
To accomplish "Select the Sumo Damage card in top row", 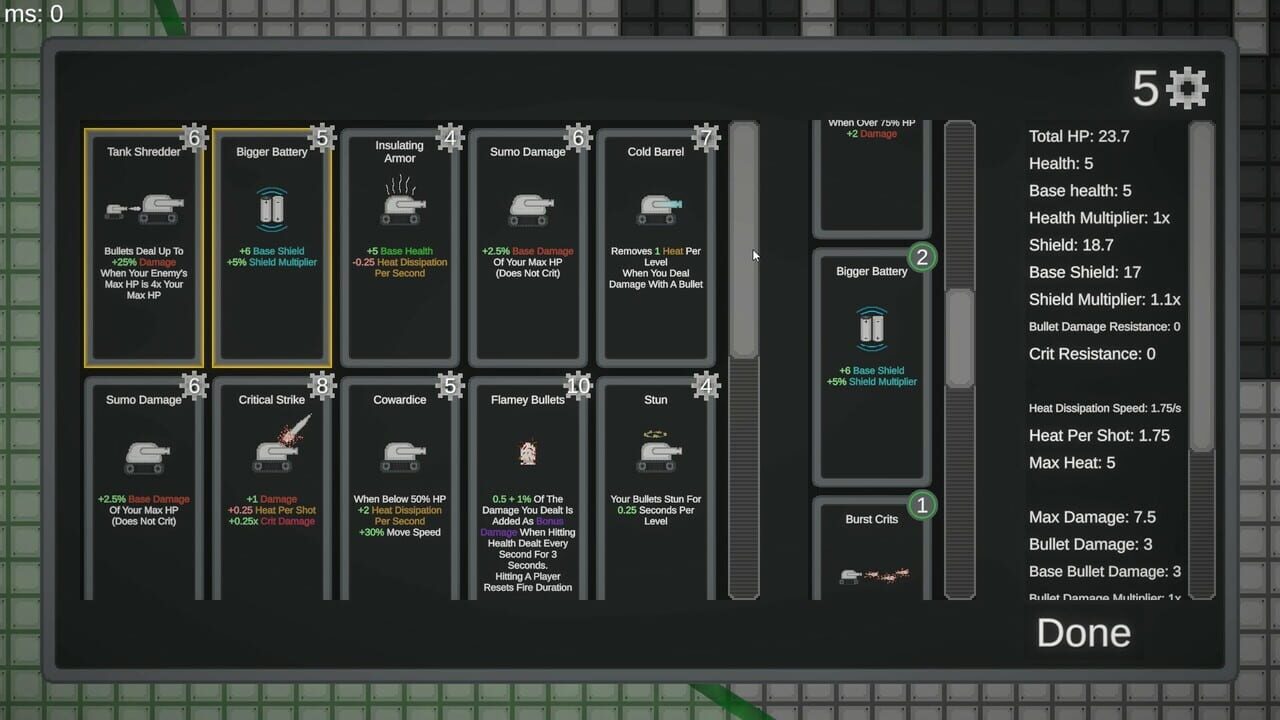I will (x=528, y=245).
